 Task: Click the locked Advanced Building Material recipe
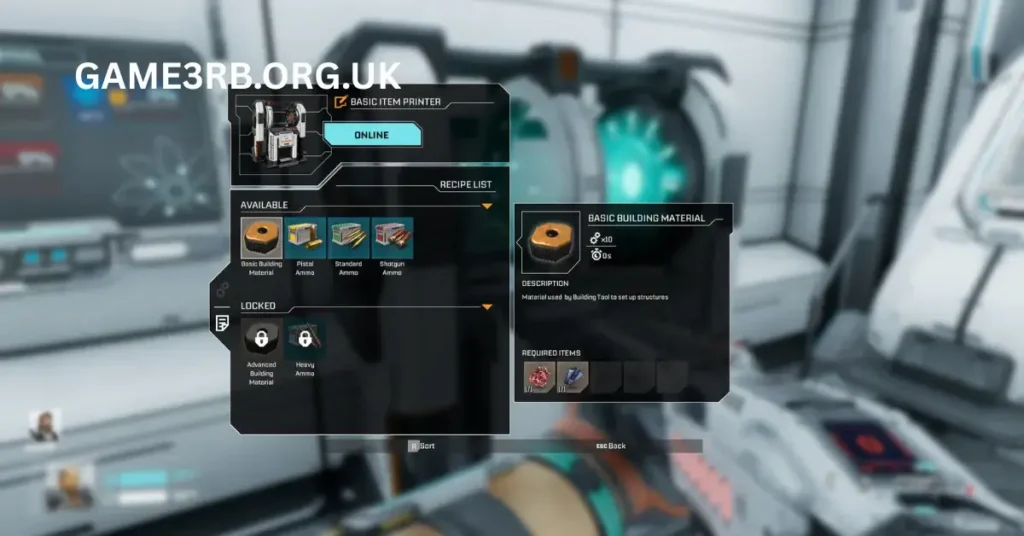click(x=262, y=340)
